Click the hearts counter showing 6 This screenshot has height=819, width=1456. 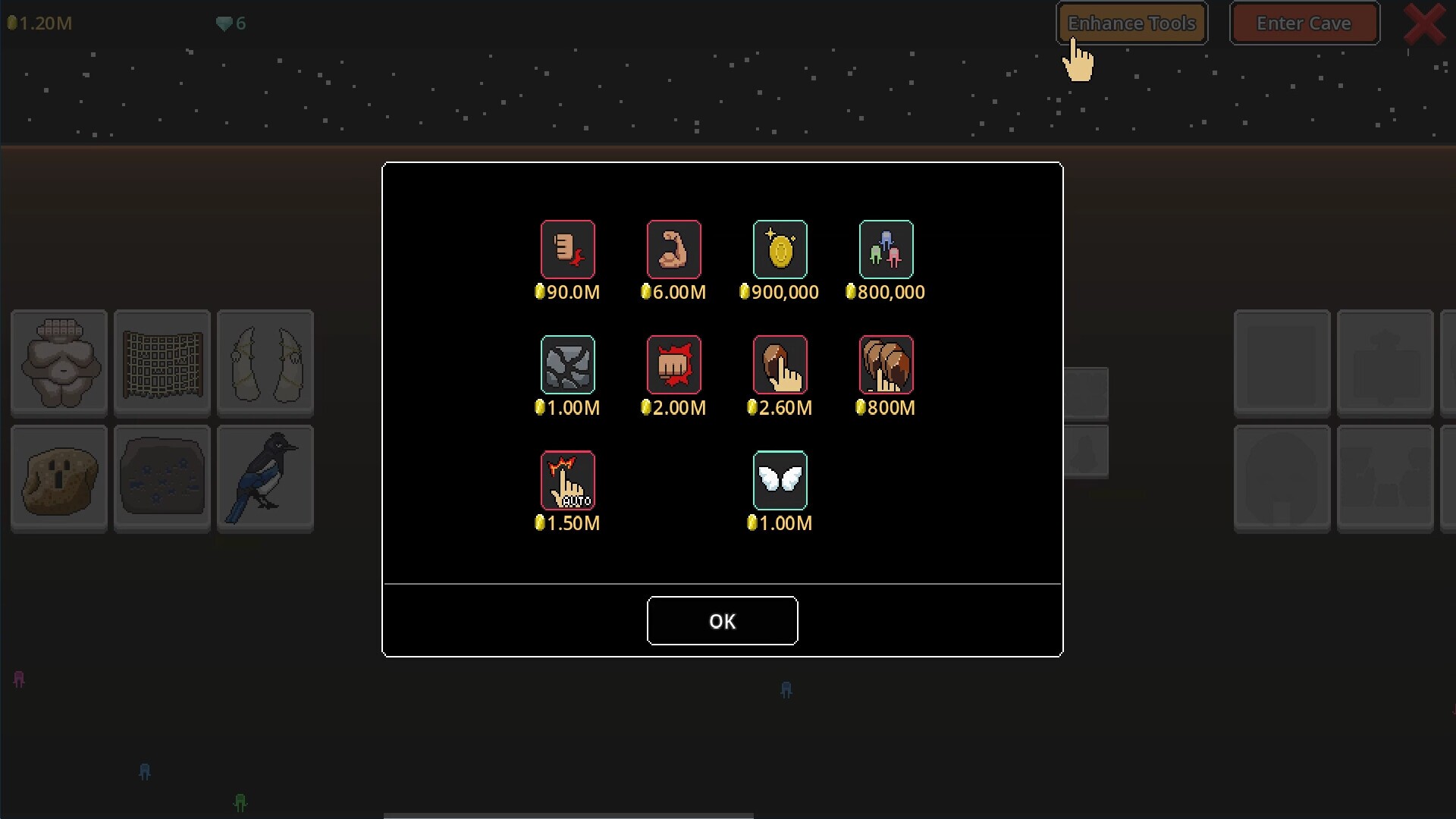230,23
